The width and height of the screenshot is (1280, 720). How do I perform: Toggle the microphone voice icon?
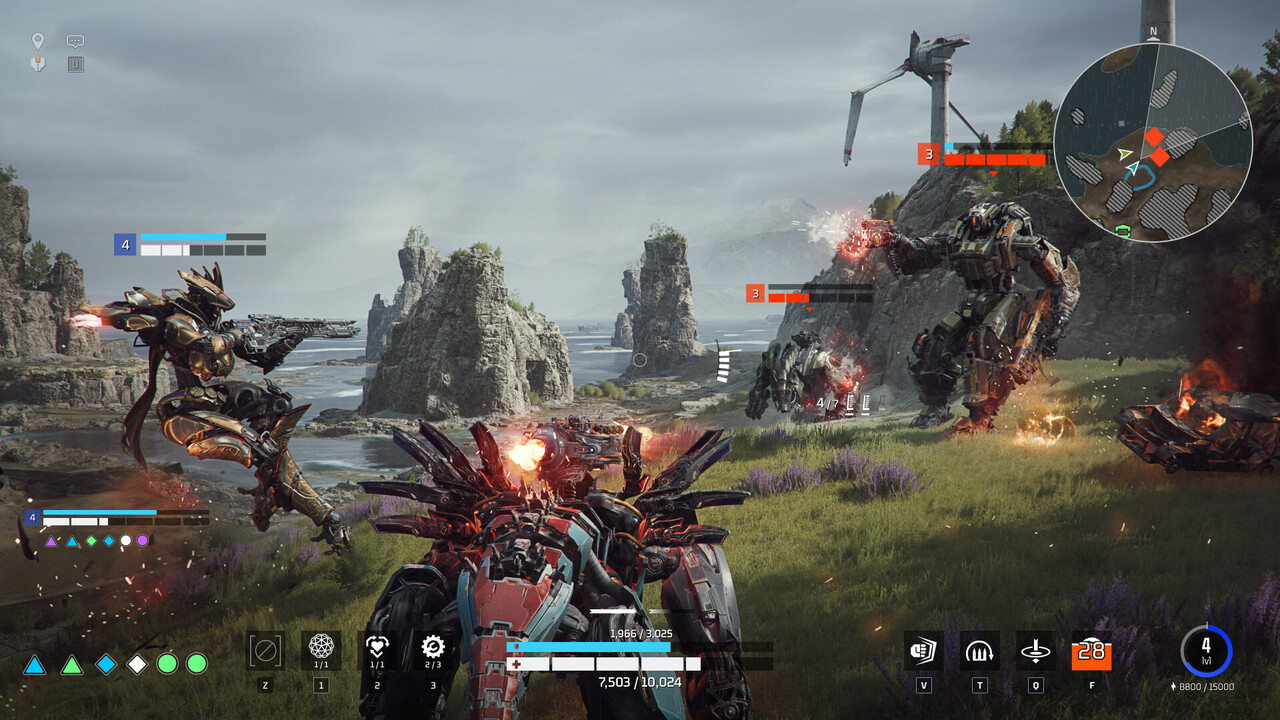pyautogui.click(x=38, y=64)
